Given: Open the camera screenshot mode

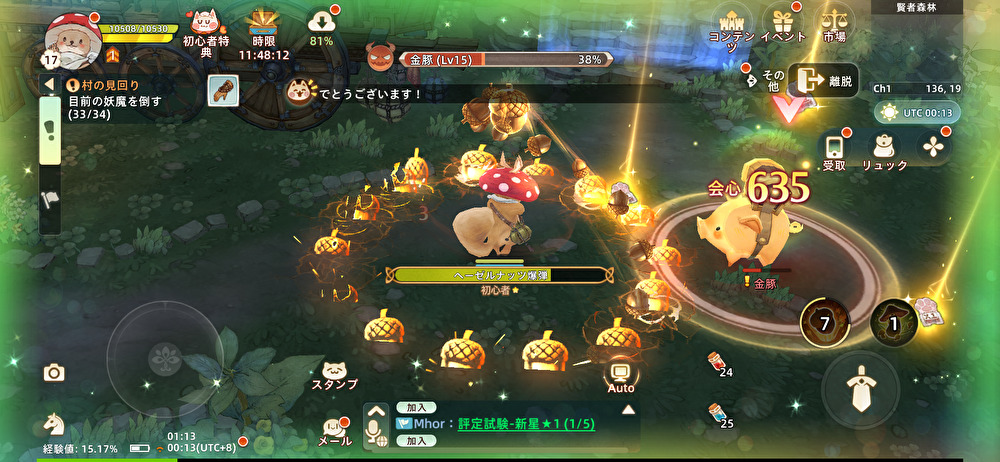Looking at the screenshot, I should click(x=54, y=373).
